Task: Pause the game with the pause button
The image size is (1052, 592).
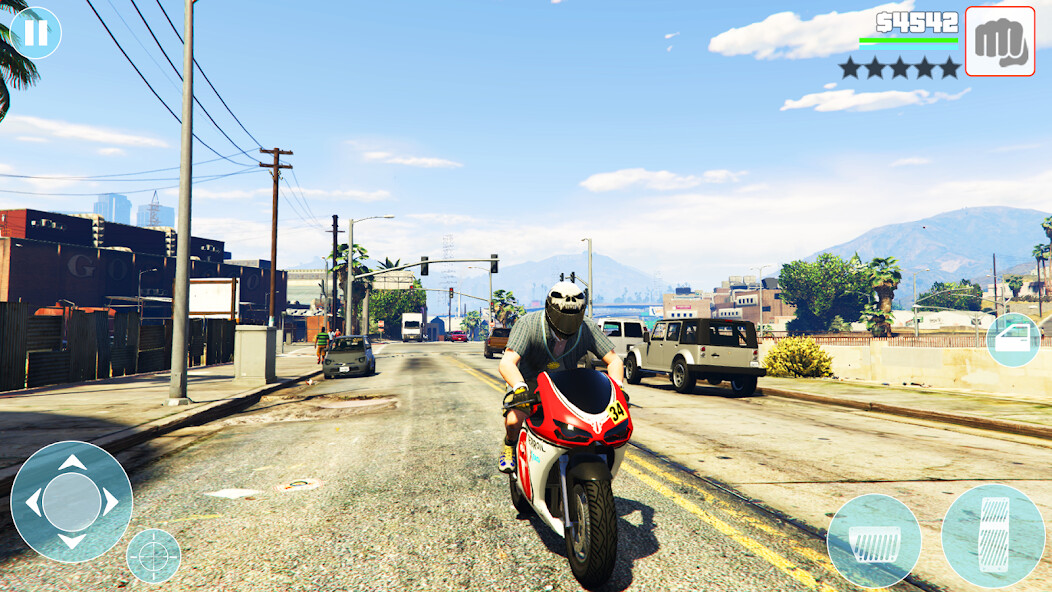Action: click(36, 33)
